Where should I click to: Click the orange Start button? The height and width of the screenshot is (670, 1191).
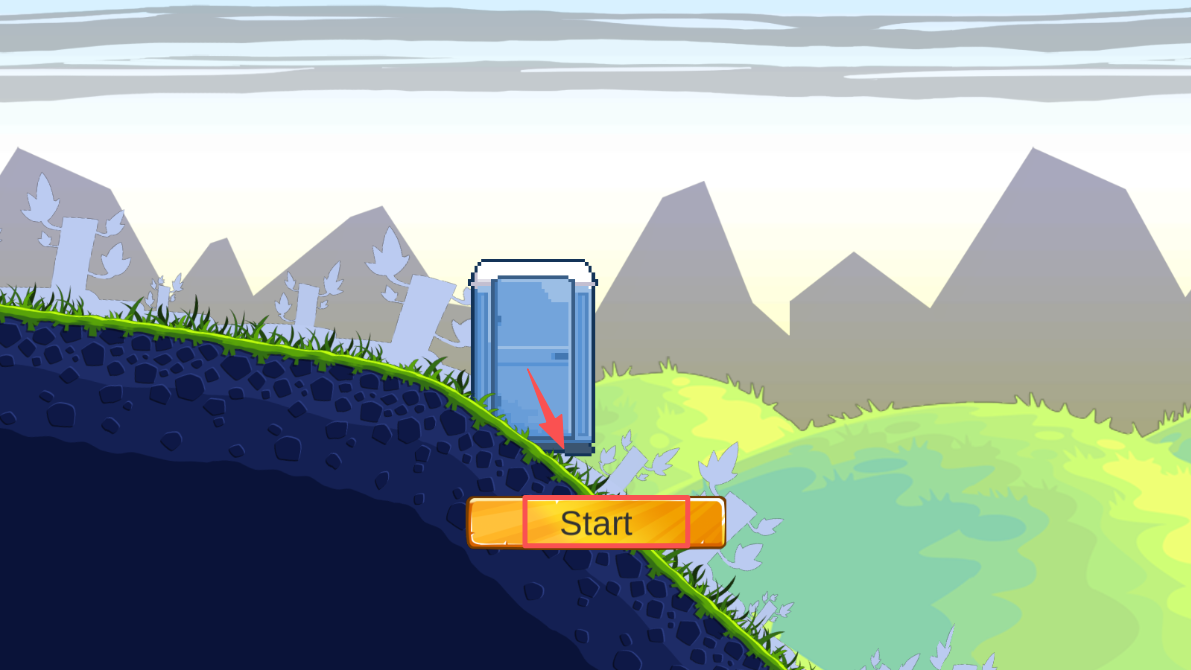point(596,523)
